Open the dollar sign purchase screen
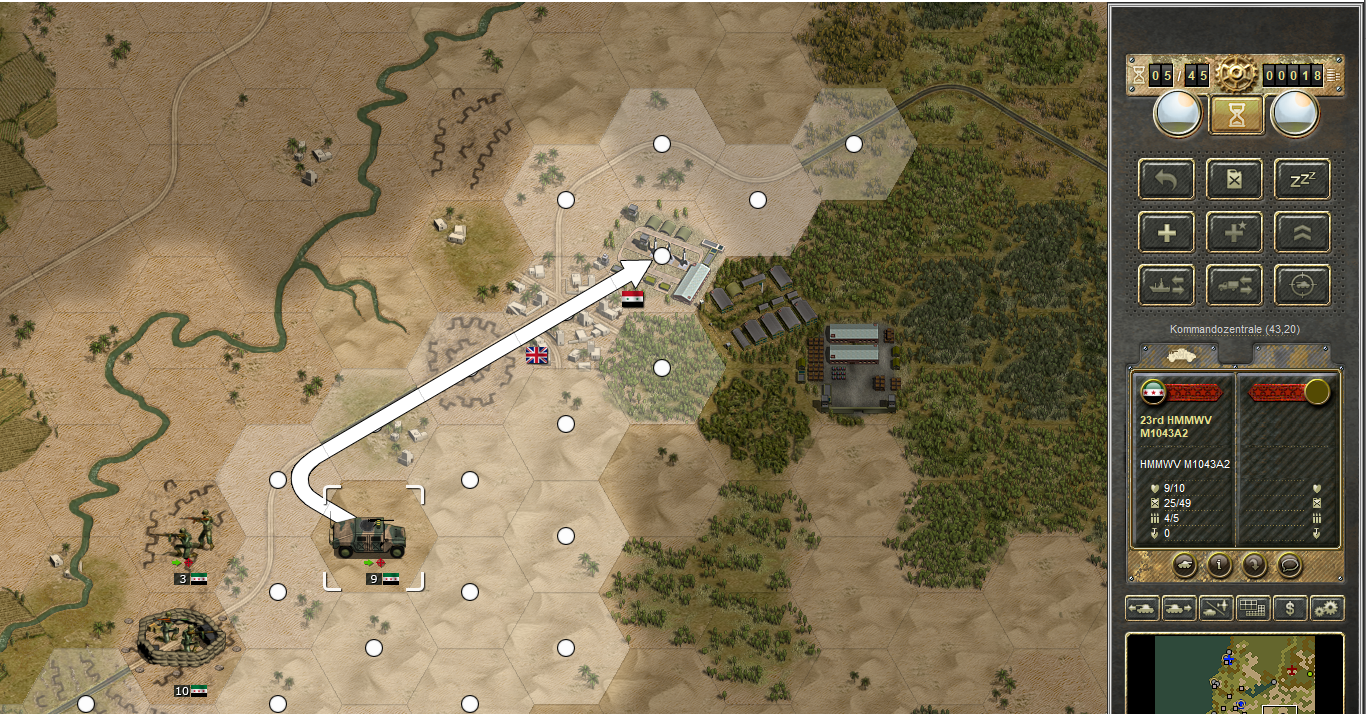 (x=1290, y=607)
